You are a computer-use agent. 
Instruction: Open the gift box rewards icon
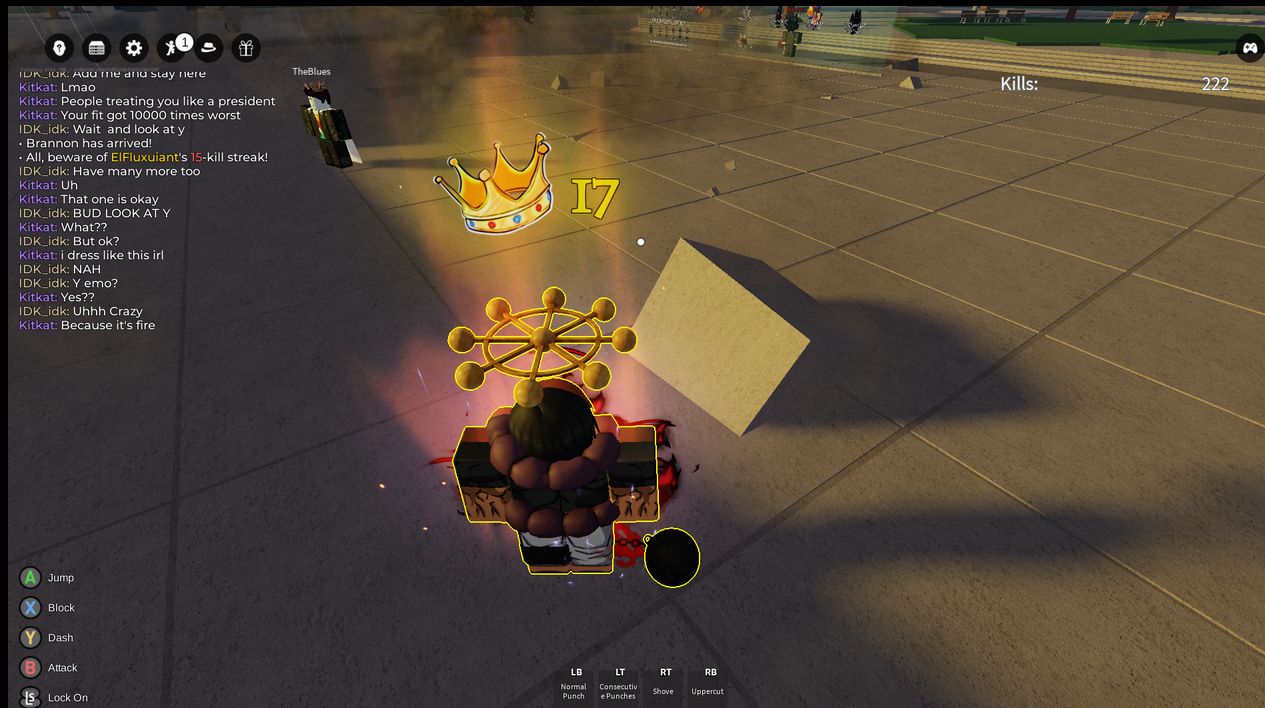point(245,48)
